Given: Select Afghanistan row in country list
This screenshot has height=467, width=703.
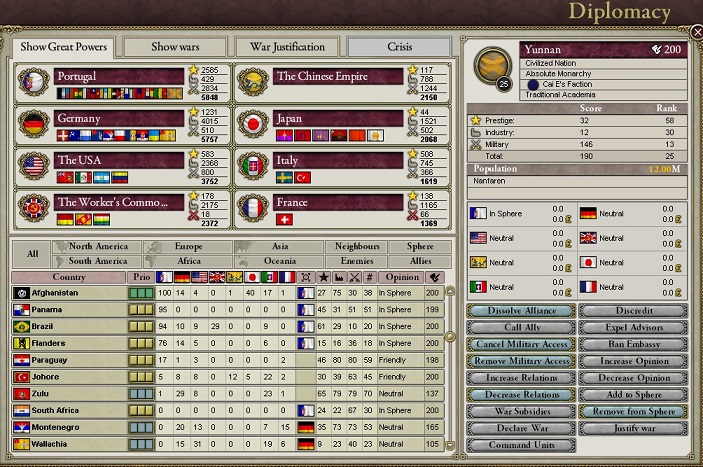Looking at the screenshot, I should coord(70,292).
